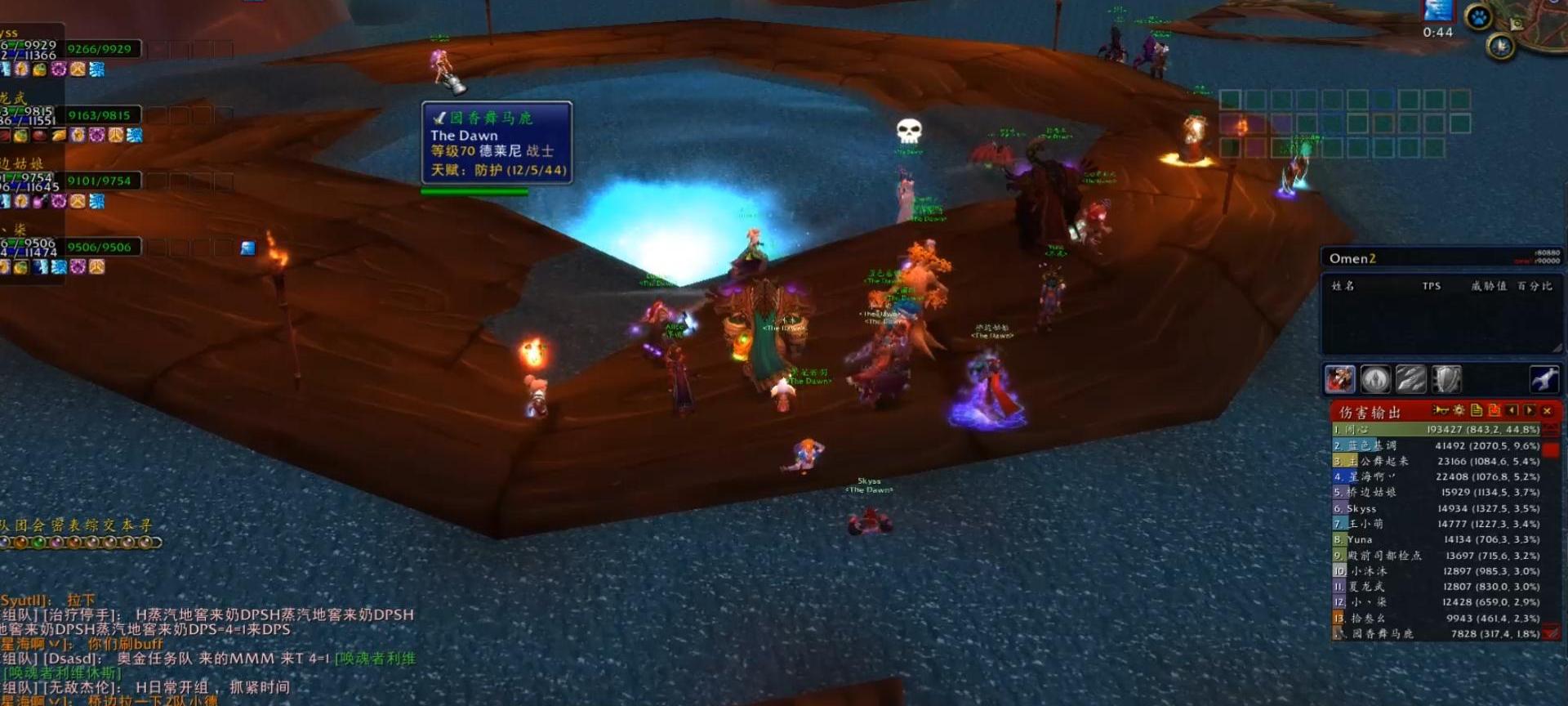
Task: Click the wrench icon on the ability bar
Action: pos(1543,379)
